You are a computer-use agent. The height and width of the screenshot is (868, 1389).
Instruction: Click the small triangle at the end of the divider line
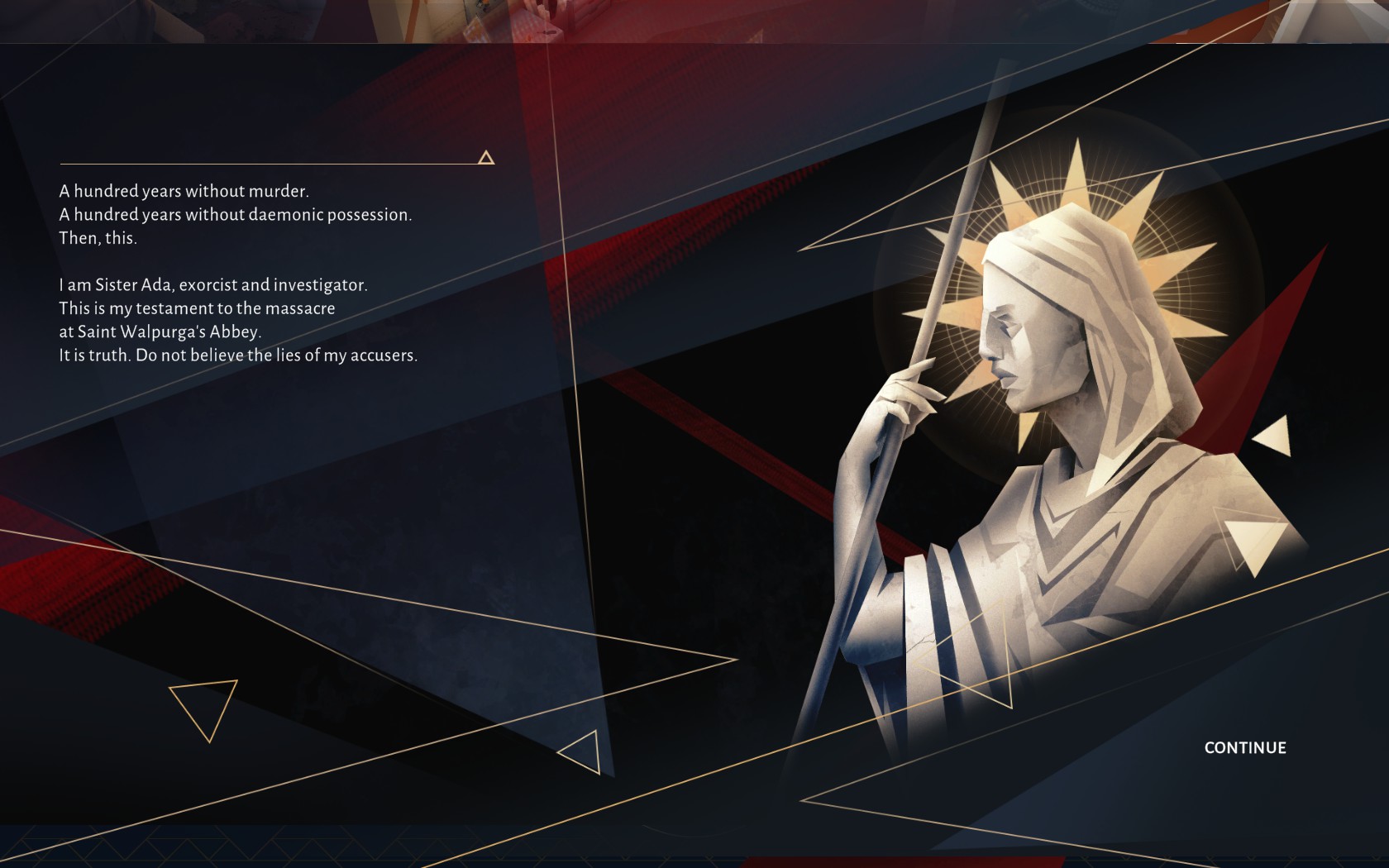pyautogui.click(x=486, y=157)
